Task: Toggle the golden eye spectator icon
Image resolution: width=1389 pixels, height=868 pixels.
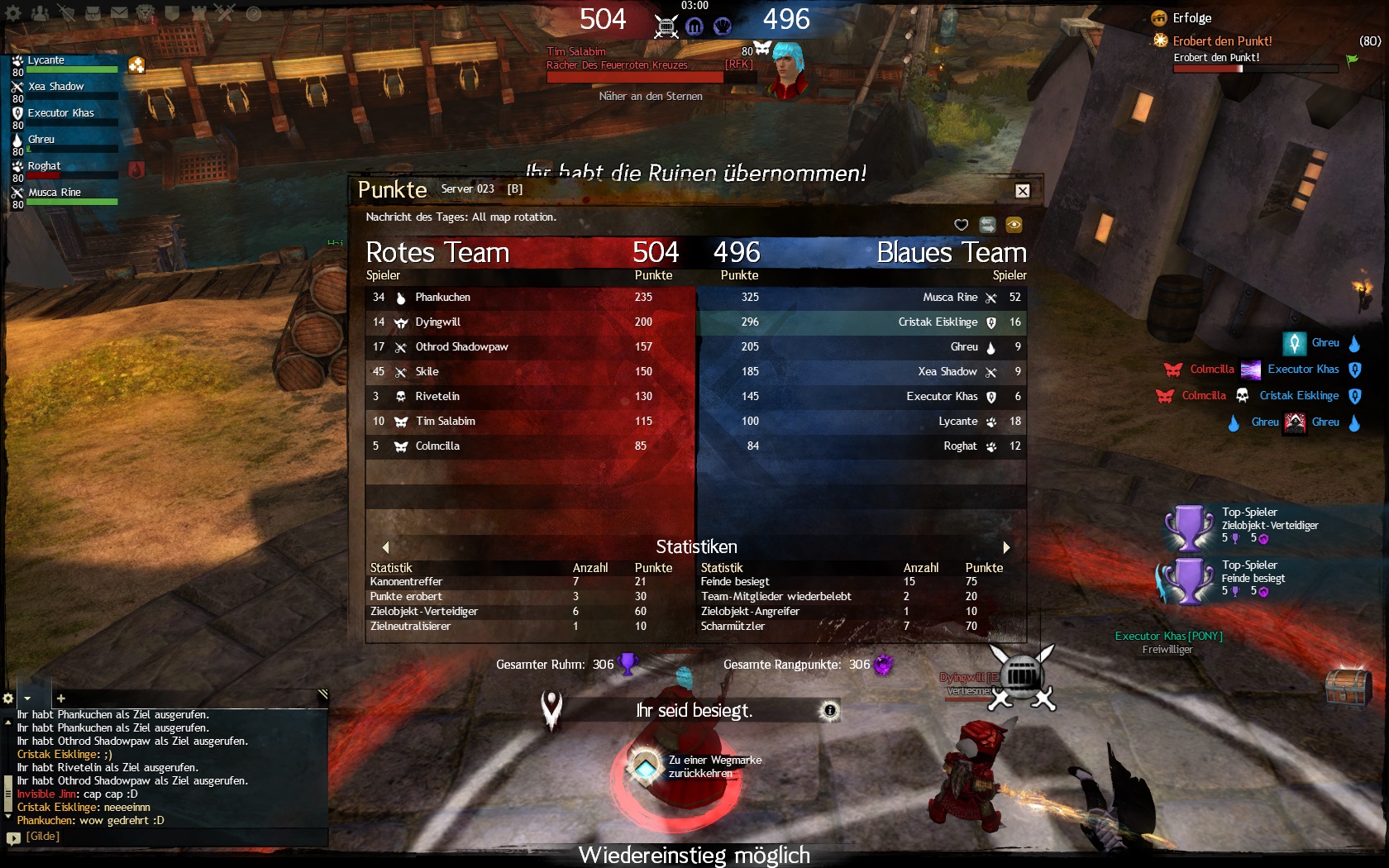Action: point(1014,225)
